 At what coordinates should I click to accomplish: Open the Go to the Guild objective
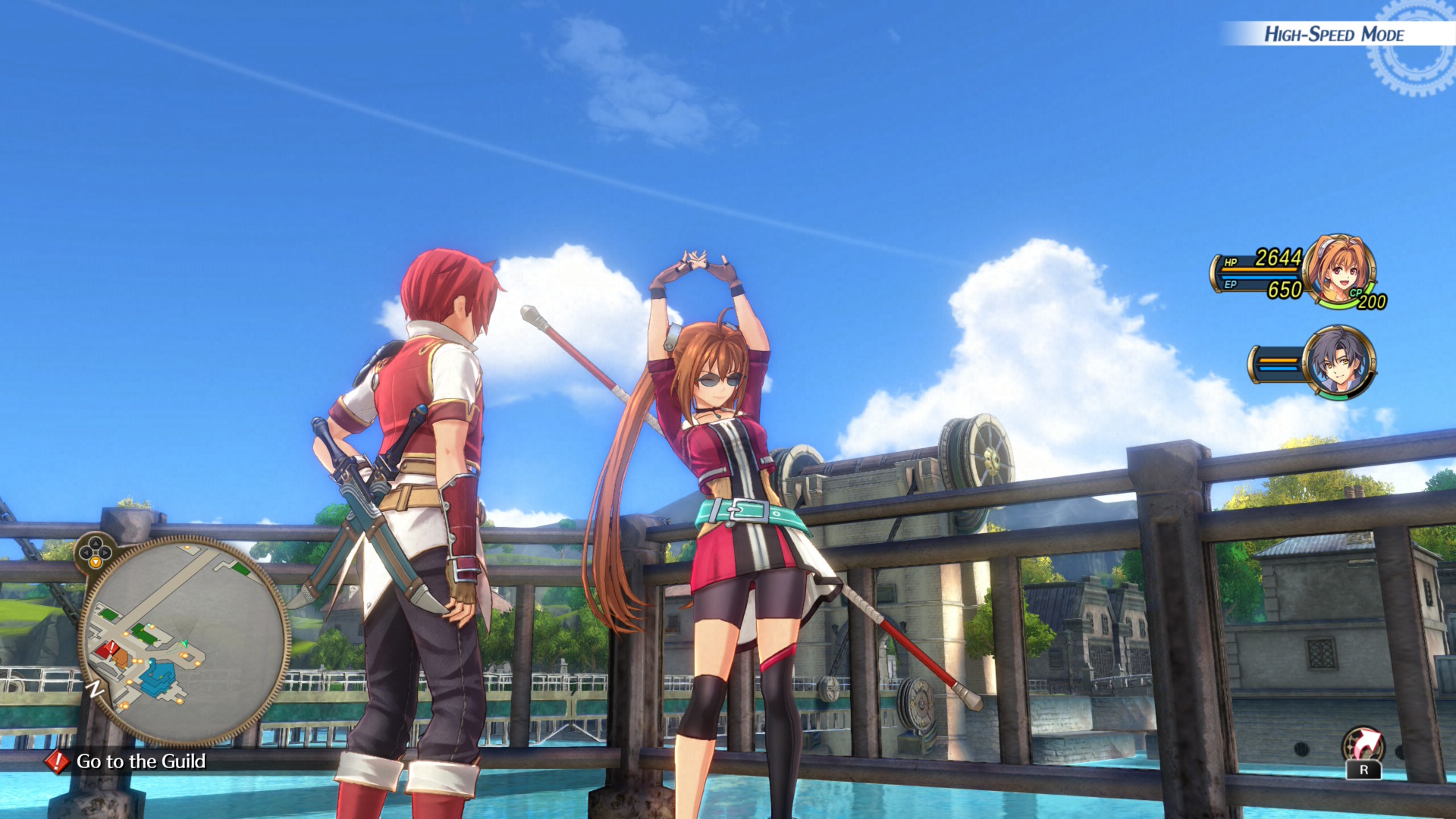[x=141, y=761]
